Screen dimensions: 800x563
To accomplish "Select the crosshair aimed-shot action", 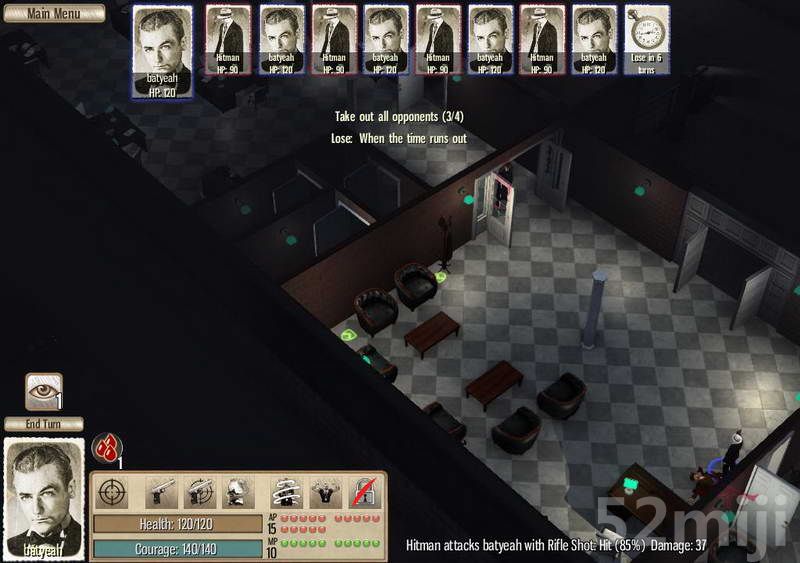I will click(x=113, y=492).
